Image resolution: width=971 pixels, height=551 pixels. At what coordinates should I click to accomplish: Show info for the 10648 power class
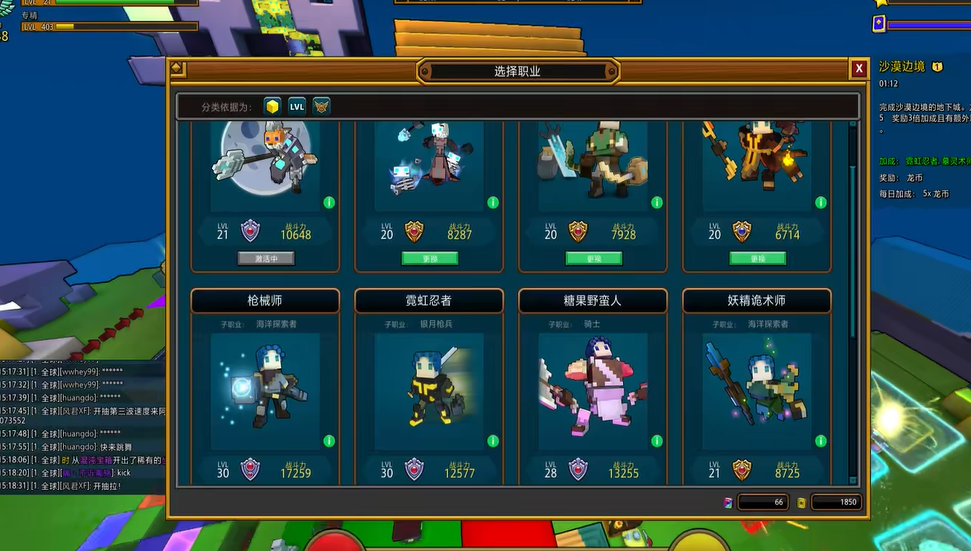(x=329, y=202)
